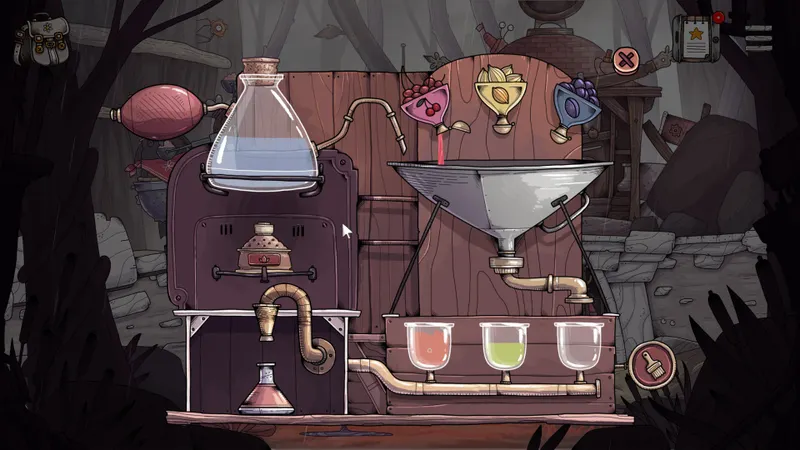The image size is (800, 450).
Task: Click the burner under the flask
Action: point(265,252)
